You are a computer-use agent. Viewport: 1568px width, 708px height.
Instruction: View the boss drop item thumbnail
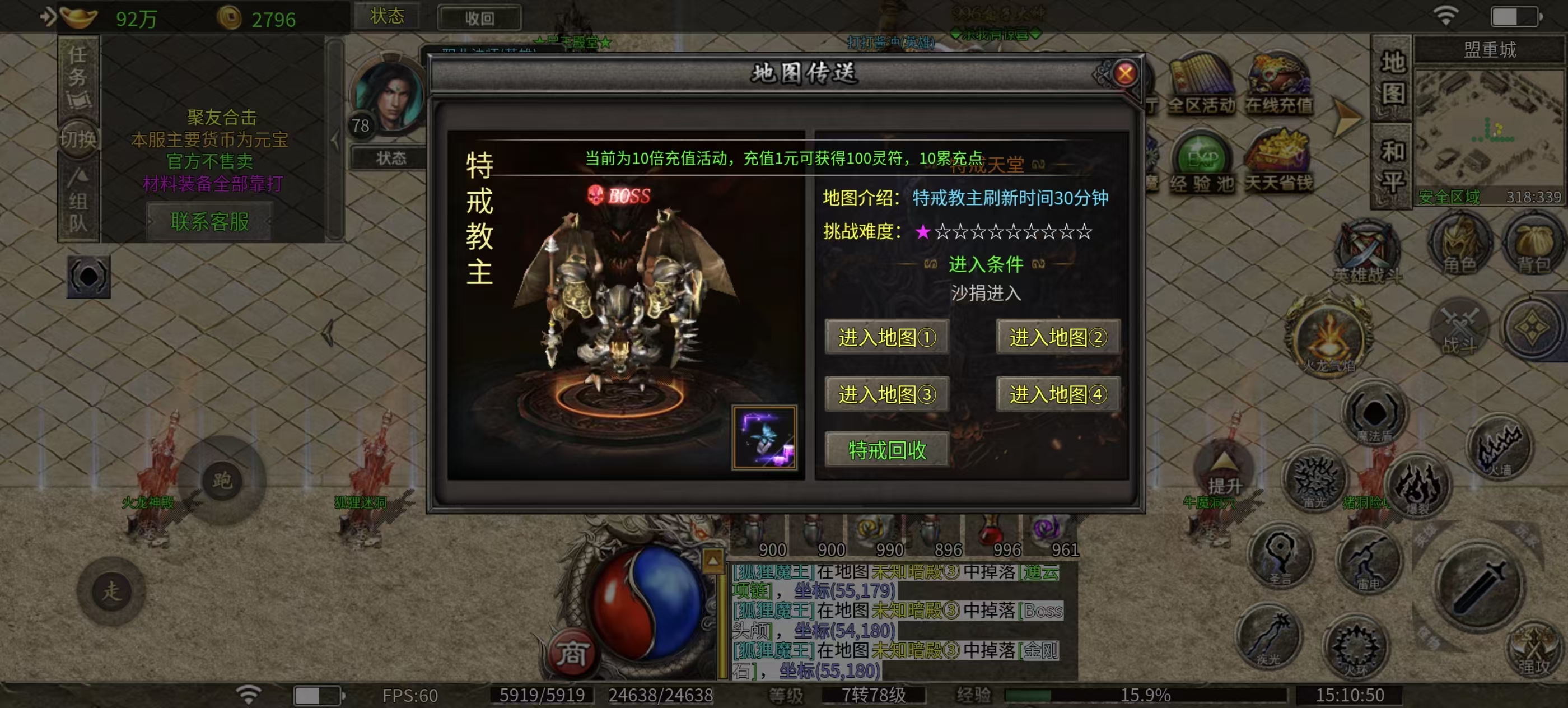pos(764,437)
